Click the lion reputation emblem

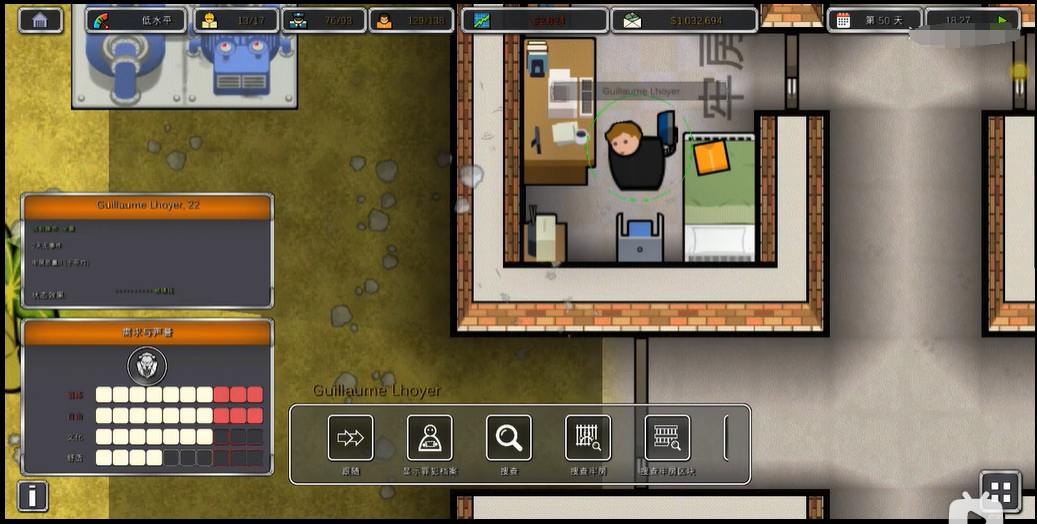(x=147, y=365)
